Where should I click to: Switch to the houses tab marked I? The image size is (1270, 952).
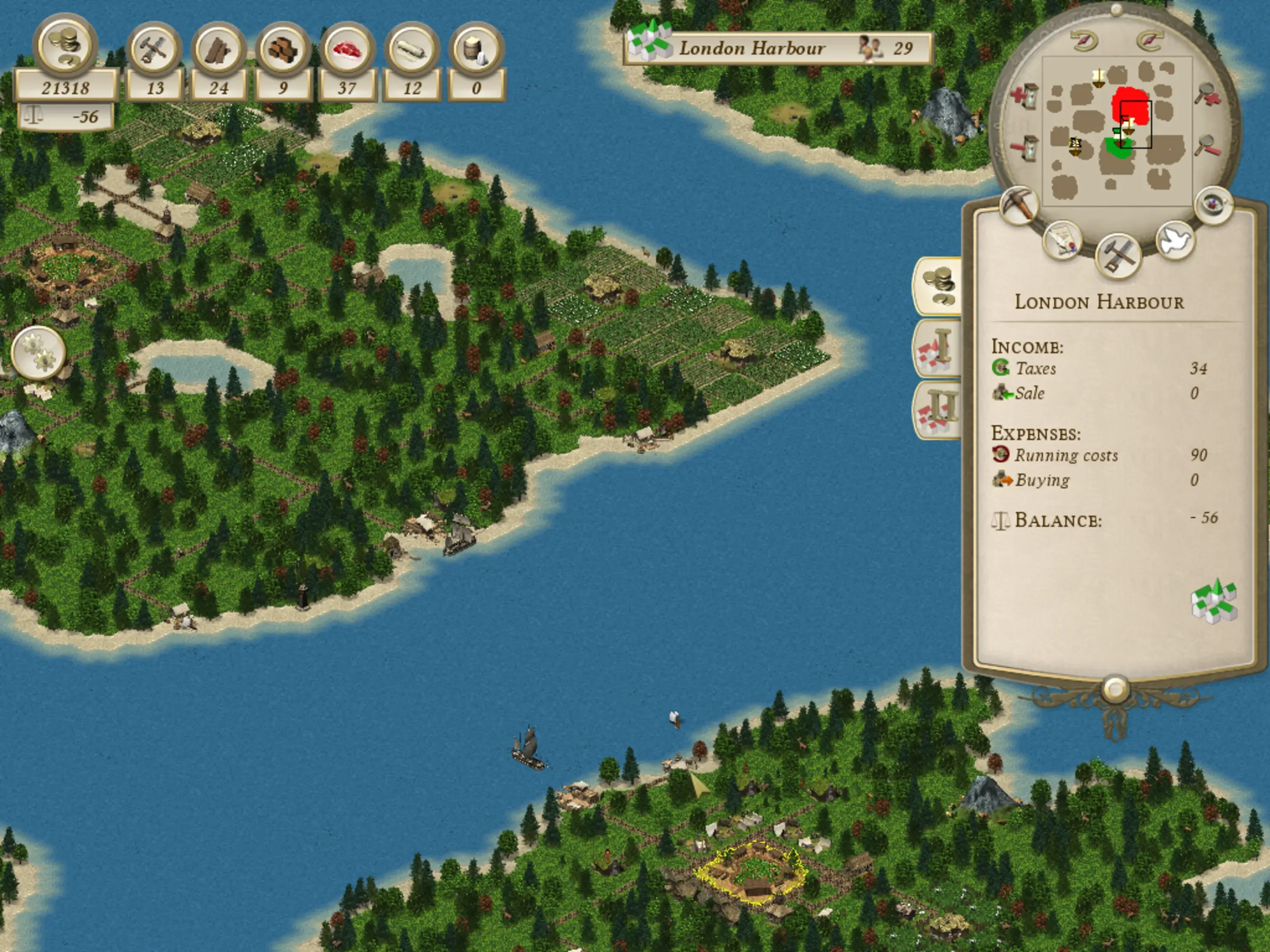tap(938, 348)
